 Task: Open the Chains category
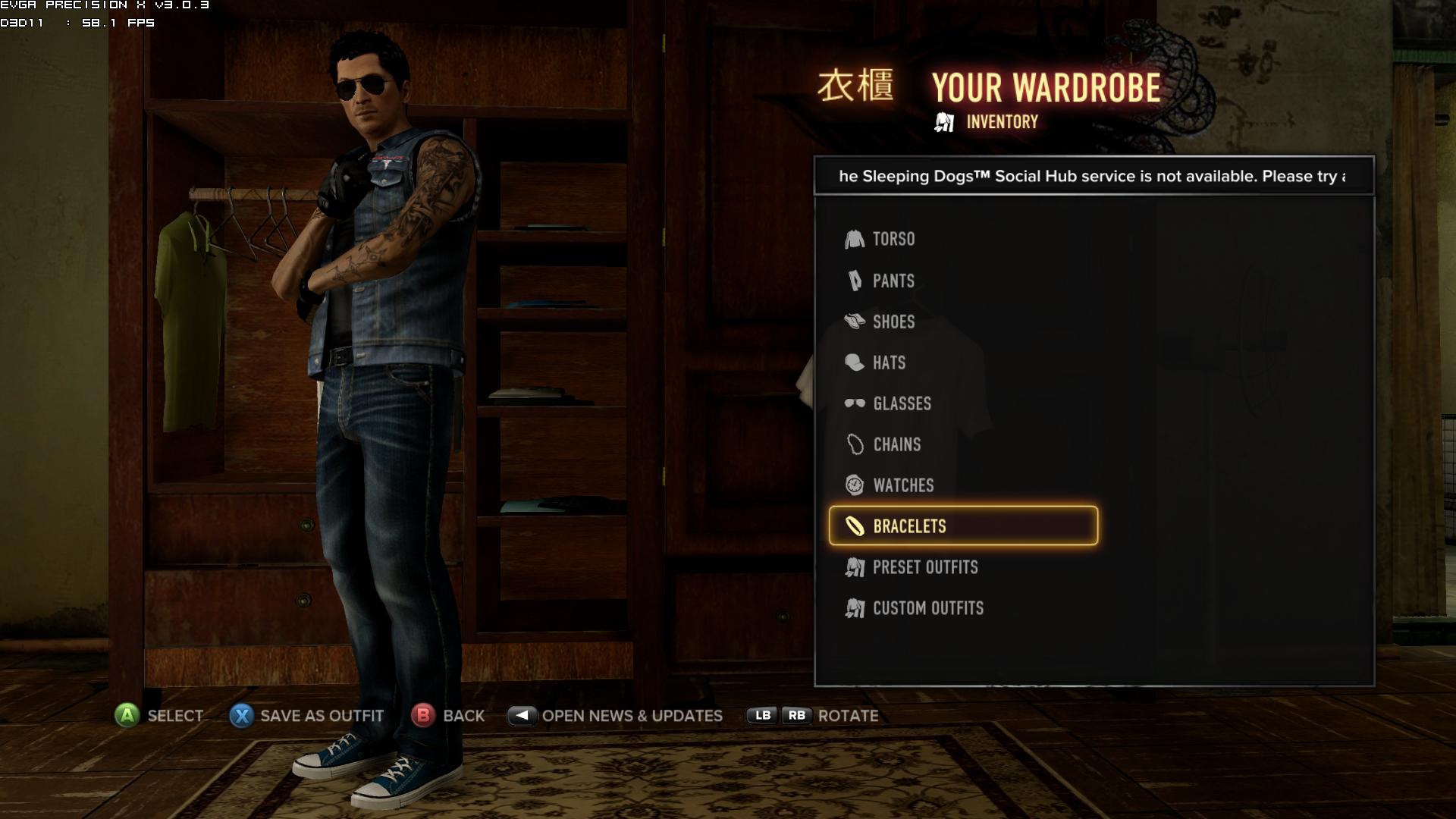point(896,445)
